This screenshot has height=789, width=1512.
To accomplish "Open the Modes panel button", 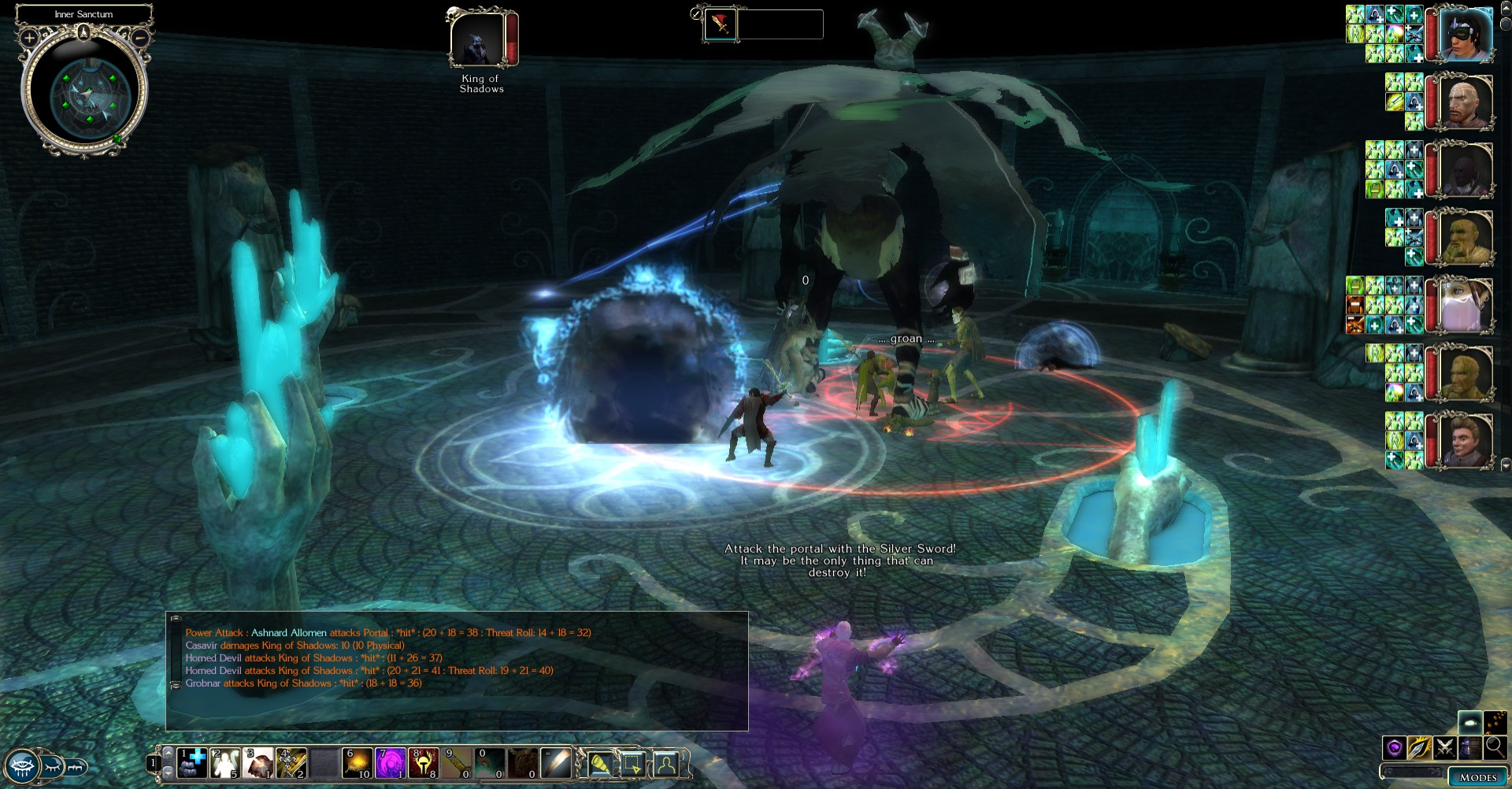I will click(1477, 777).
